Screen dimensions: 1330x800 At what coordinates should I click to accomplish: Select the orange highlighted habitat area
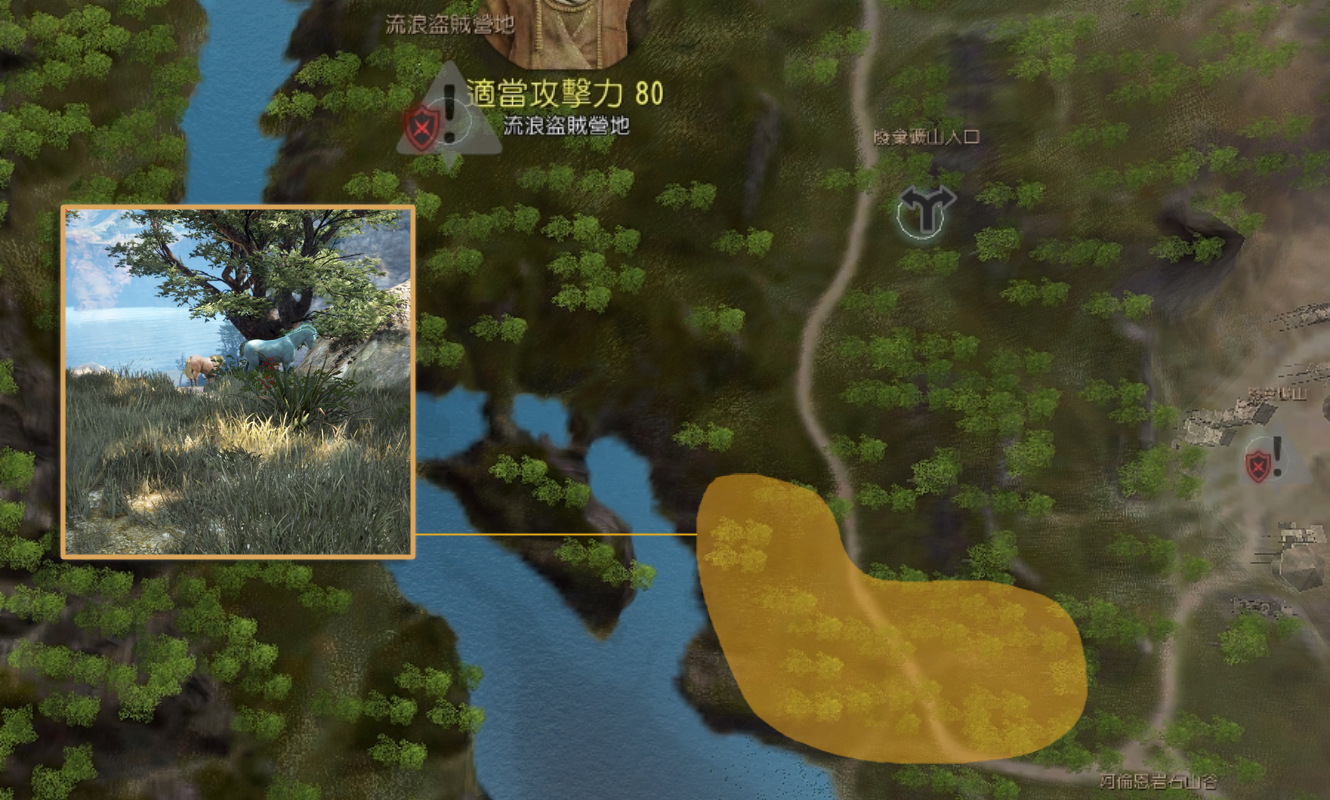click(880, 640)
